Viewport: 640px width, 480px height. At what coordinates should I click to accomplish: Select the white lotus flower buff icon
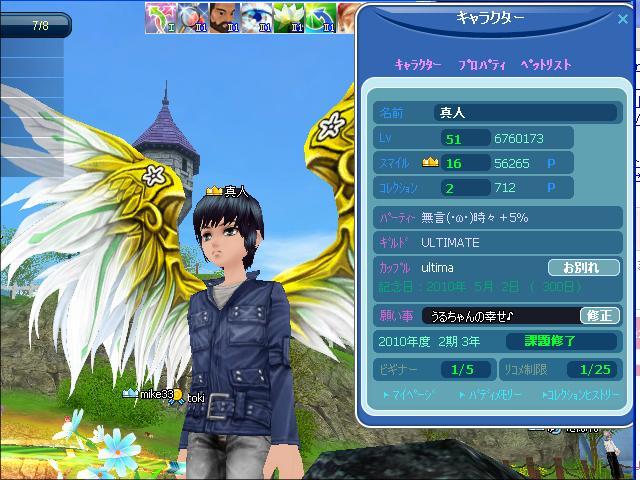(289, 15)
